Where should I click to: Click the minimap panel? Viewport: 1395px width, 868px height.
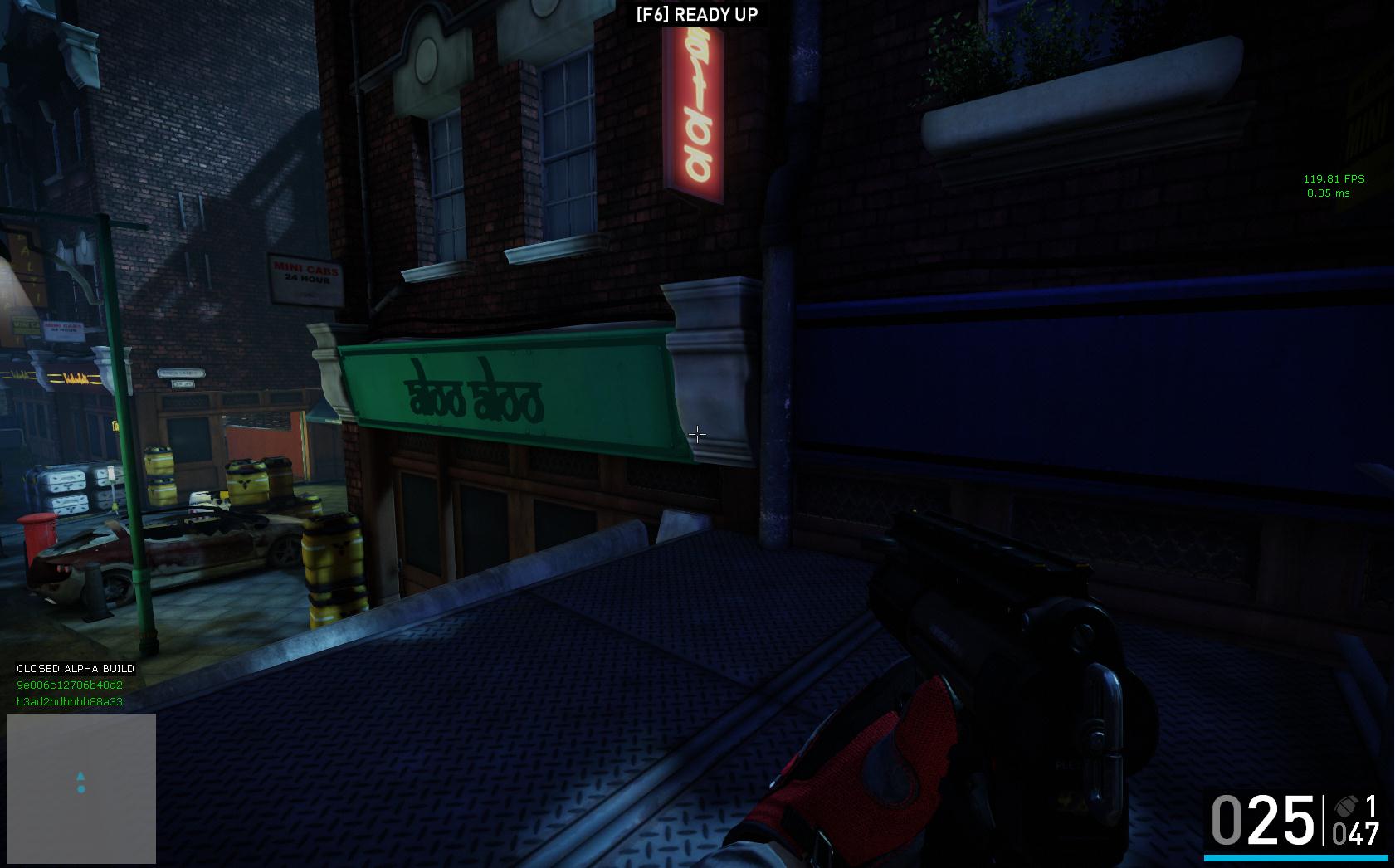(81, 788)
